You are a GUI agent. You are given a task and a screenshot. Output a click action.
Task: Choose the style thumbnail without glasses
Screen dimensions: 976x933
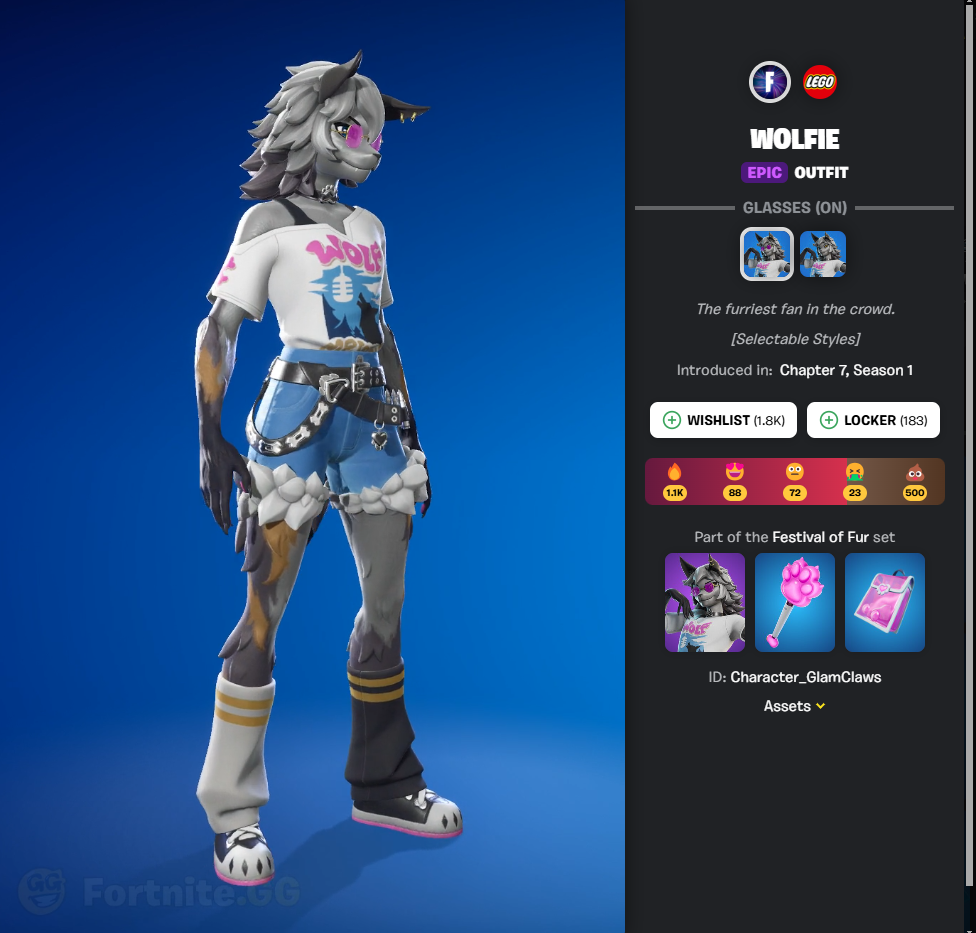tap(823, 254)
